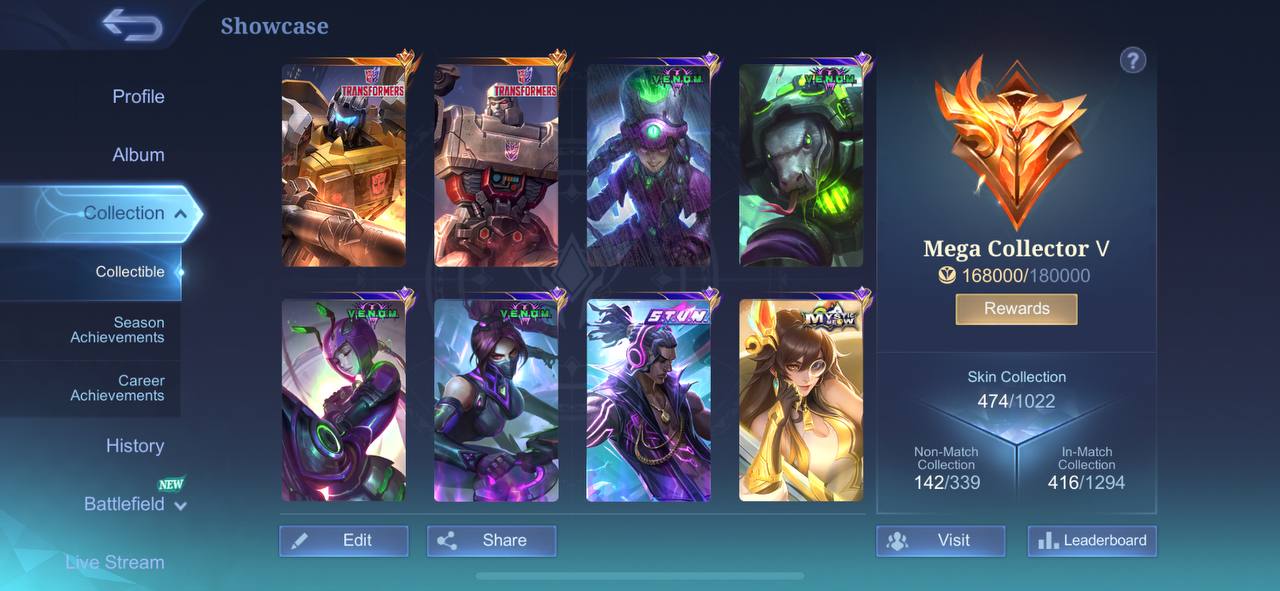
Task: Switch to the Album tab
Action: (x=138, y=155)
